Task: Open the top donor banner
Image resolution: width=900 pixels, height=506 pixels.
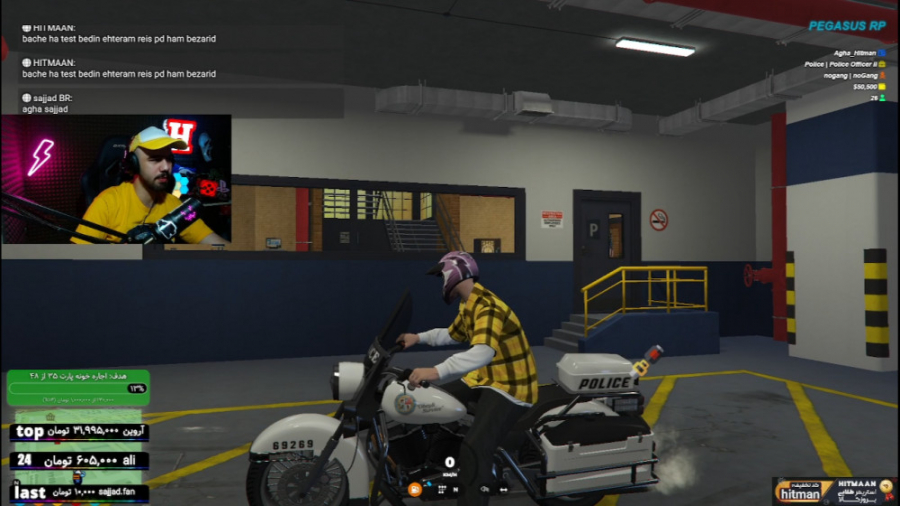Action: [x=79, y=432]
